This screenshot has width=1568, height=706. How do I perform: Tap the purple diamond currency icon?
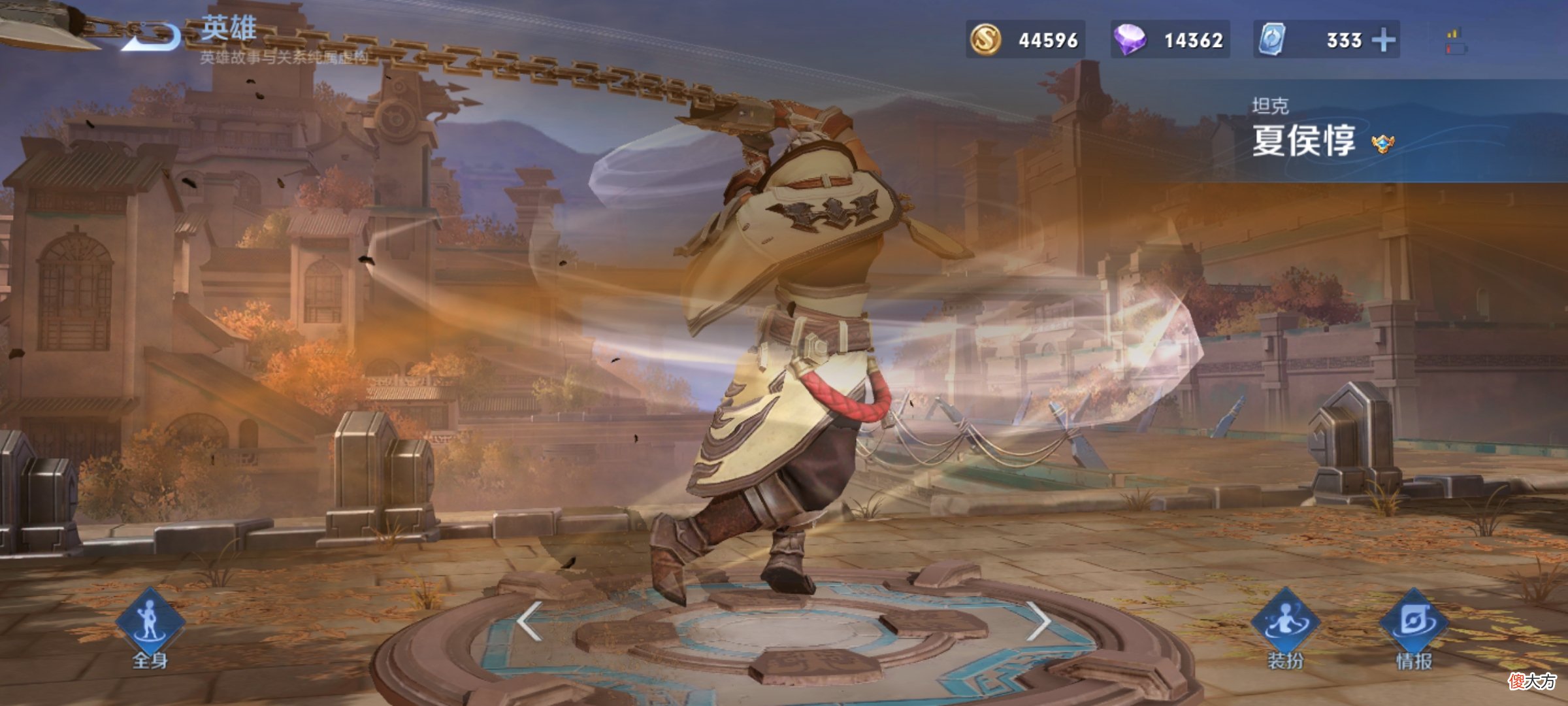(x=1130, y=39)
